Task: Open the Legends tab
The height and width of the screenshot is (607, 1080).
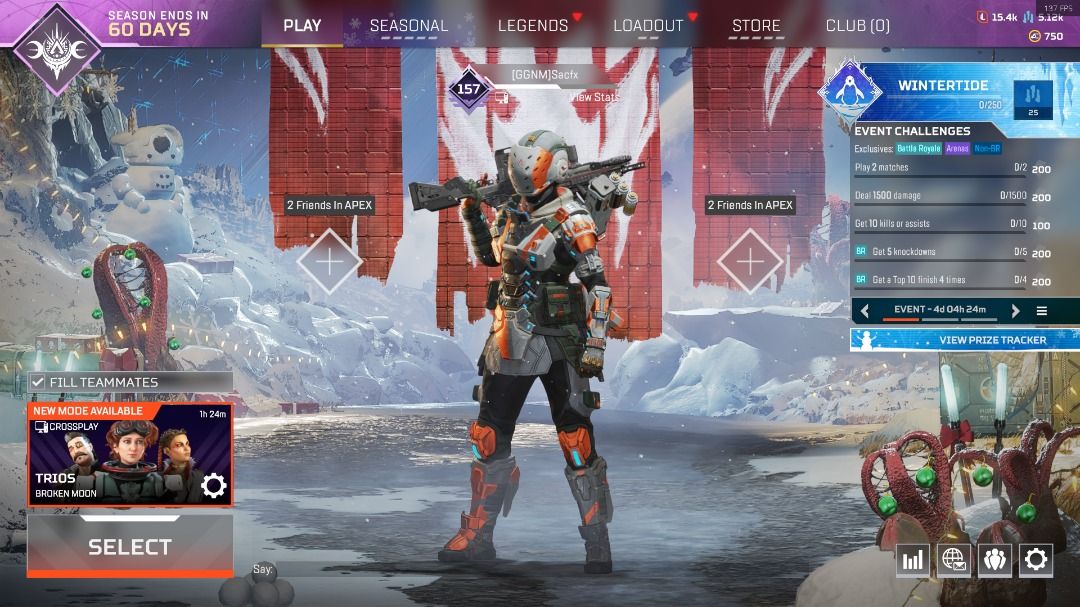Action: coord(533,26)
